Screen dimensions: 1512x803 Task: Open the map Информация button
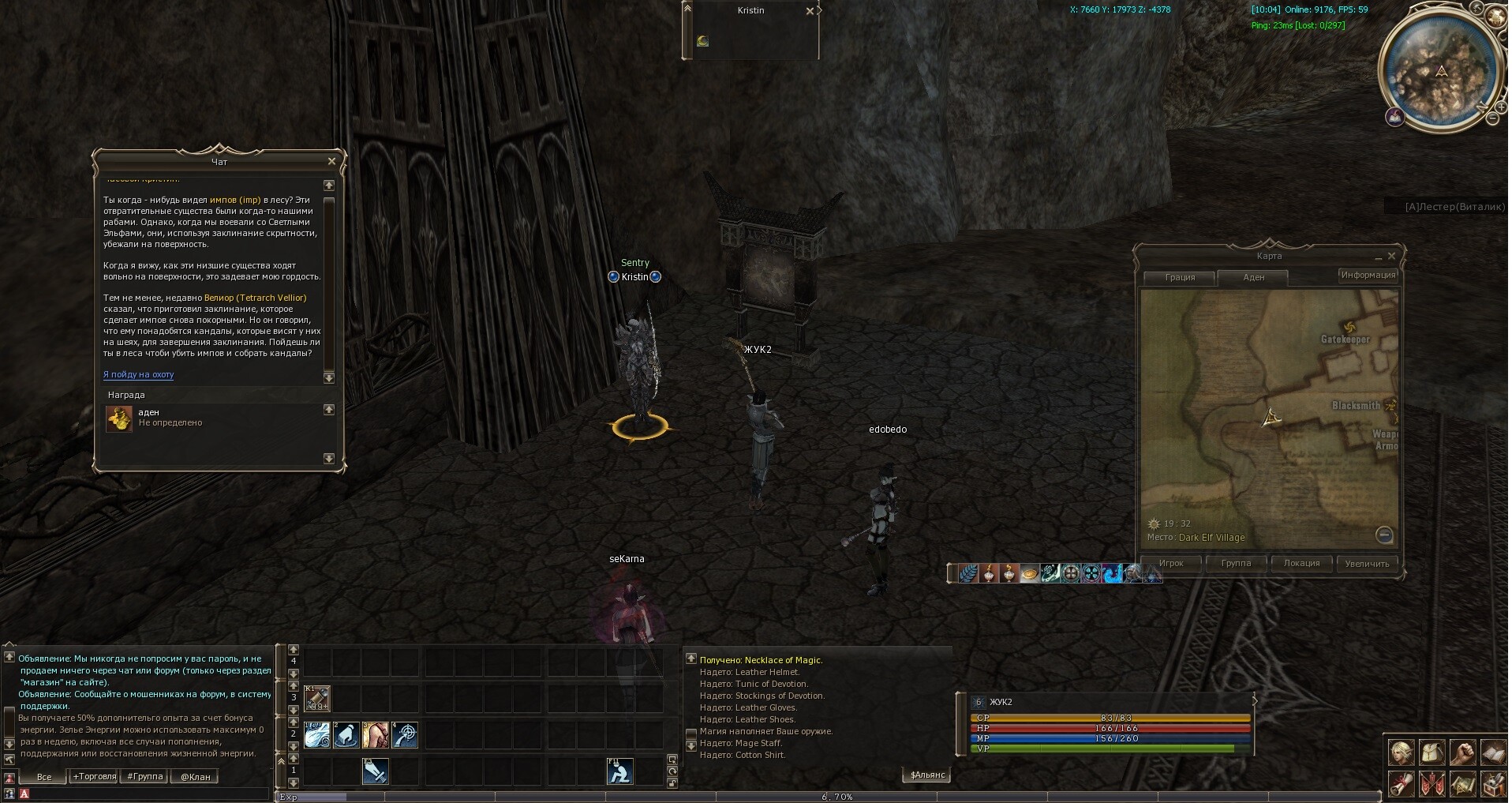[1368, 275]
